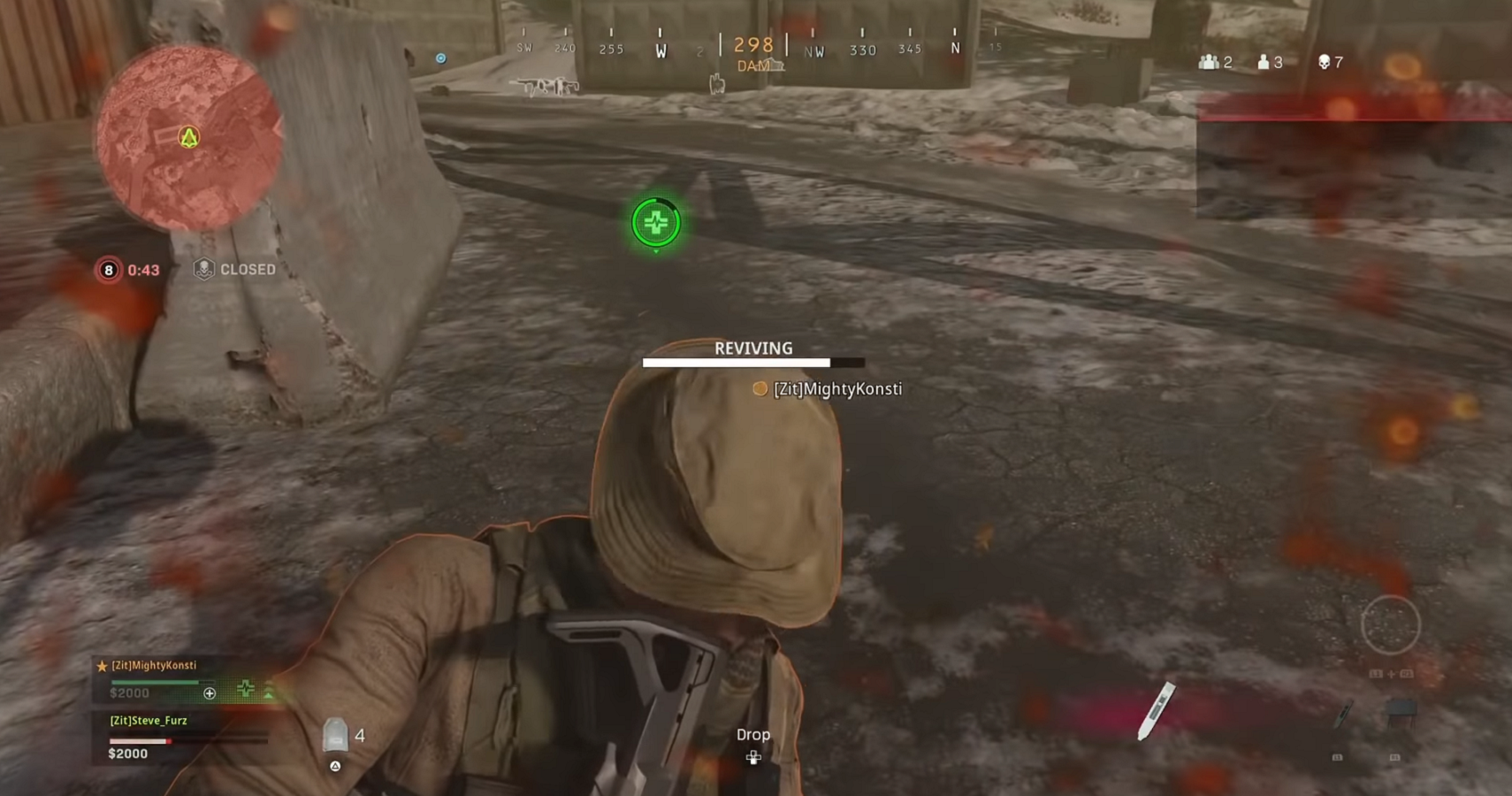Click the green revive medic marker
Screen dimensions: 1512x796
(x=655, y=223)
